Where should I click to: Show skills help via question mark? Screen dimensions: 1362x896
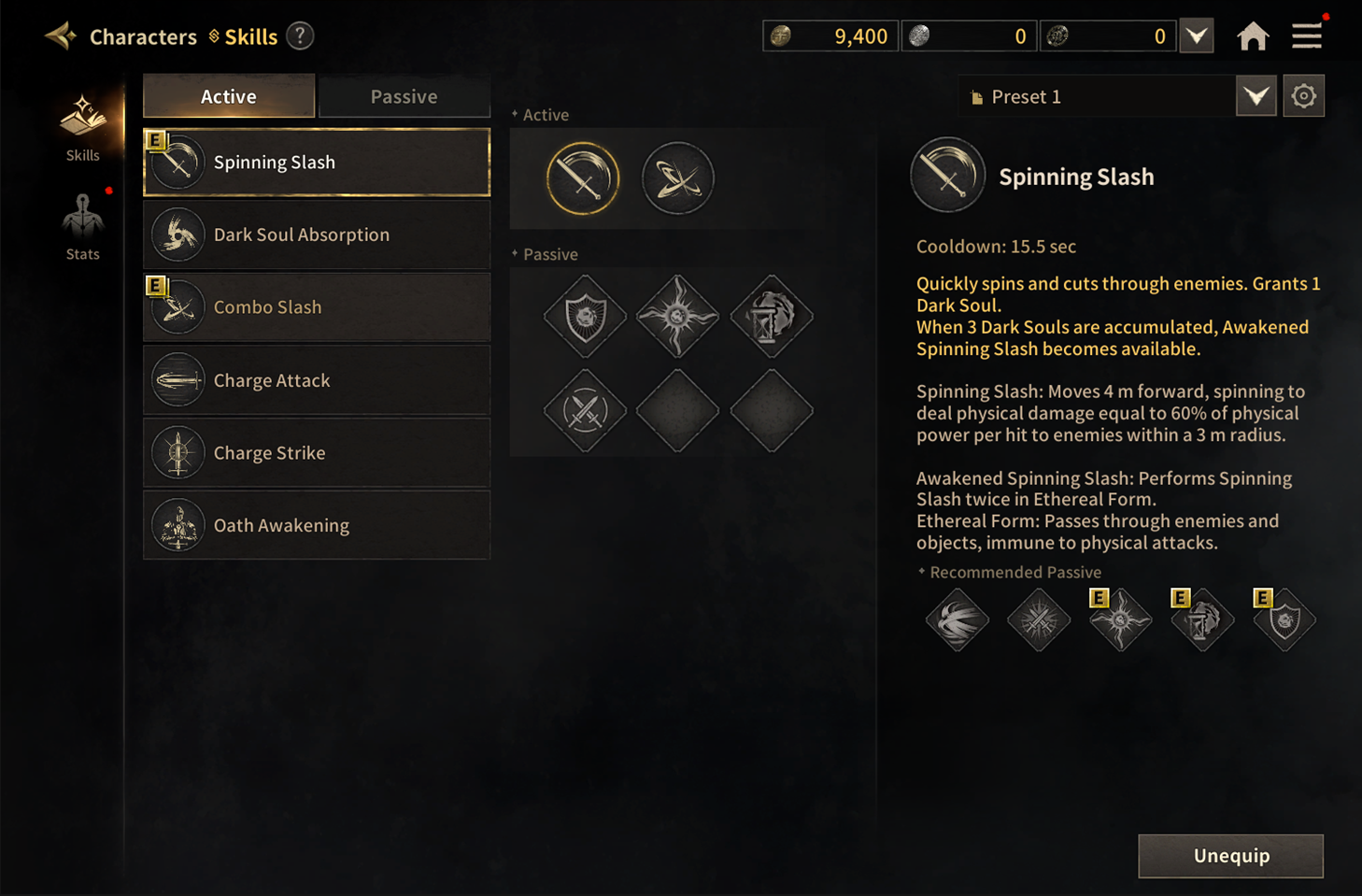[300, 36]
